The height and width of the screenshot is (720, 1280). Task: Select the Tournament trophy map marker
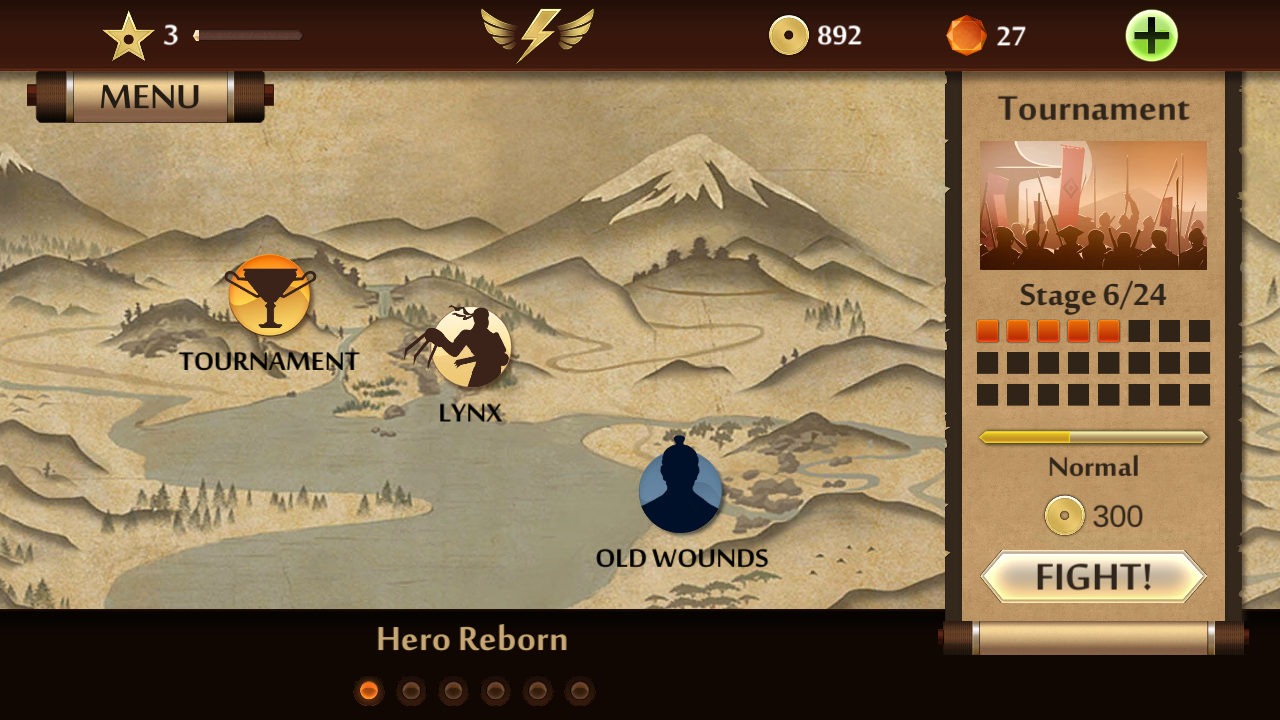pos(269,296)
